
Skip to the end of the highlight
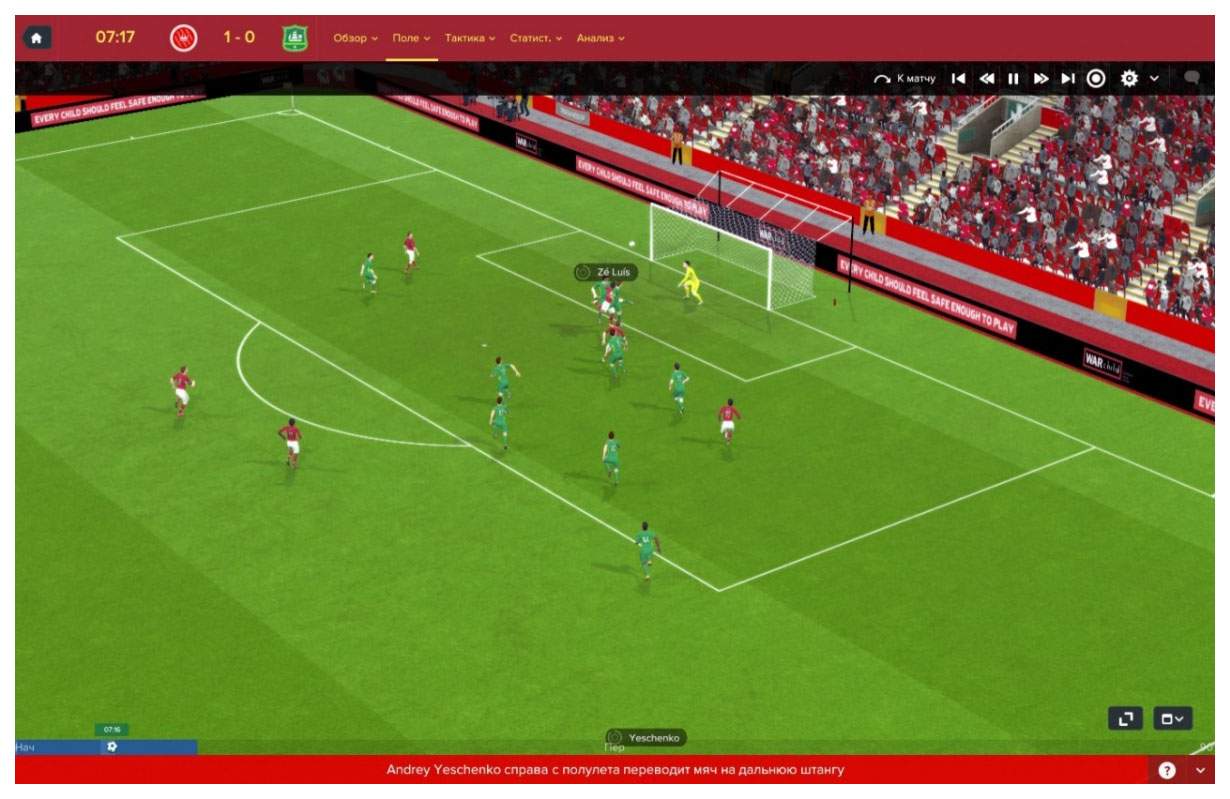click(1068, 78)
